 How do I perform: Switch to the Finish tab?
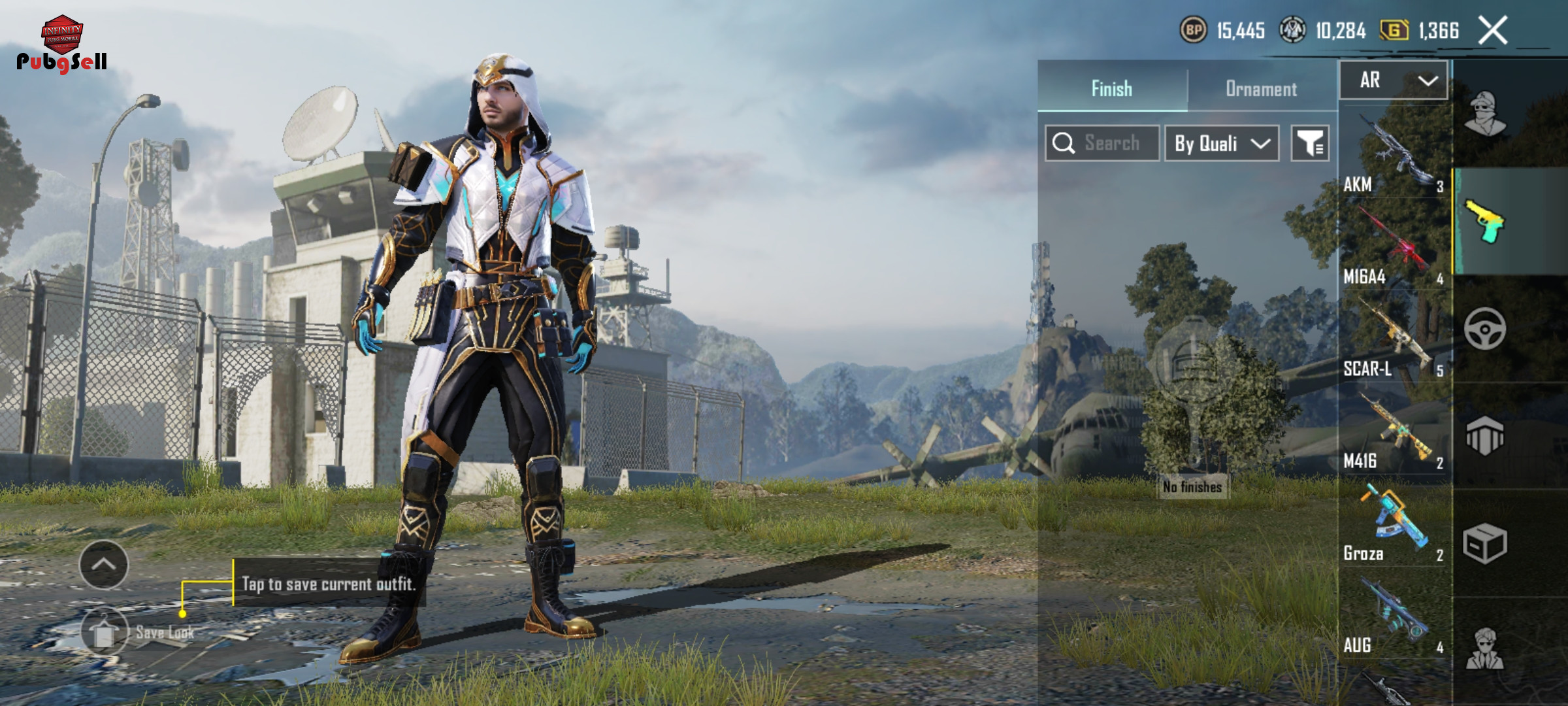click(1111, 88)
